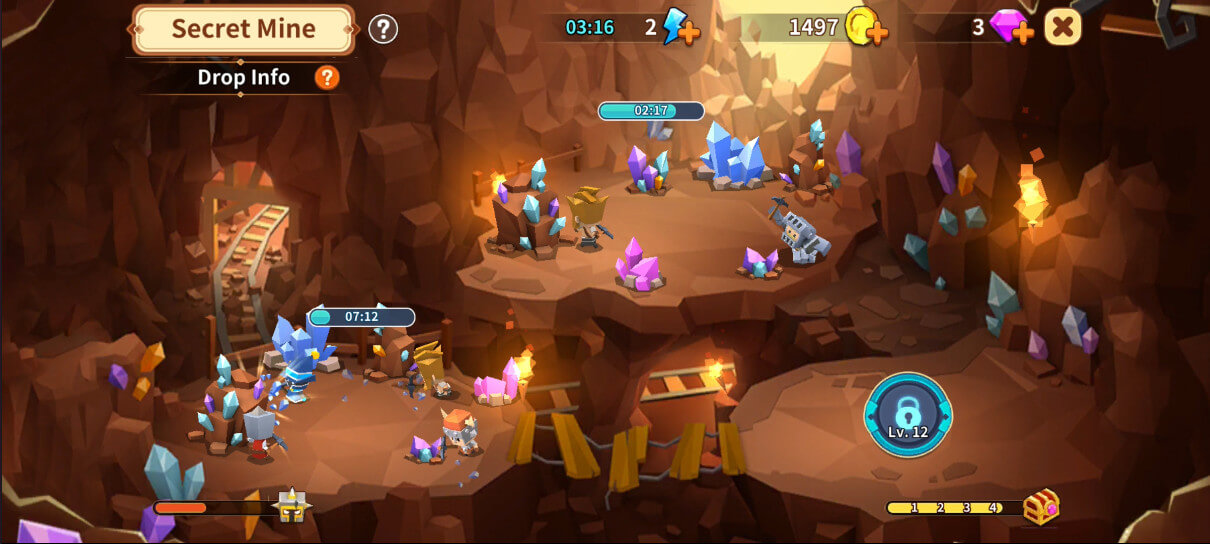
Task: Tap the locked Lv. 12 mine area
Action: click(x=908, y=414)
